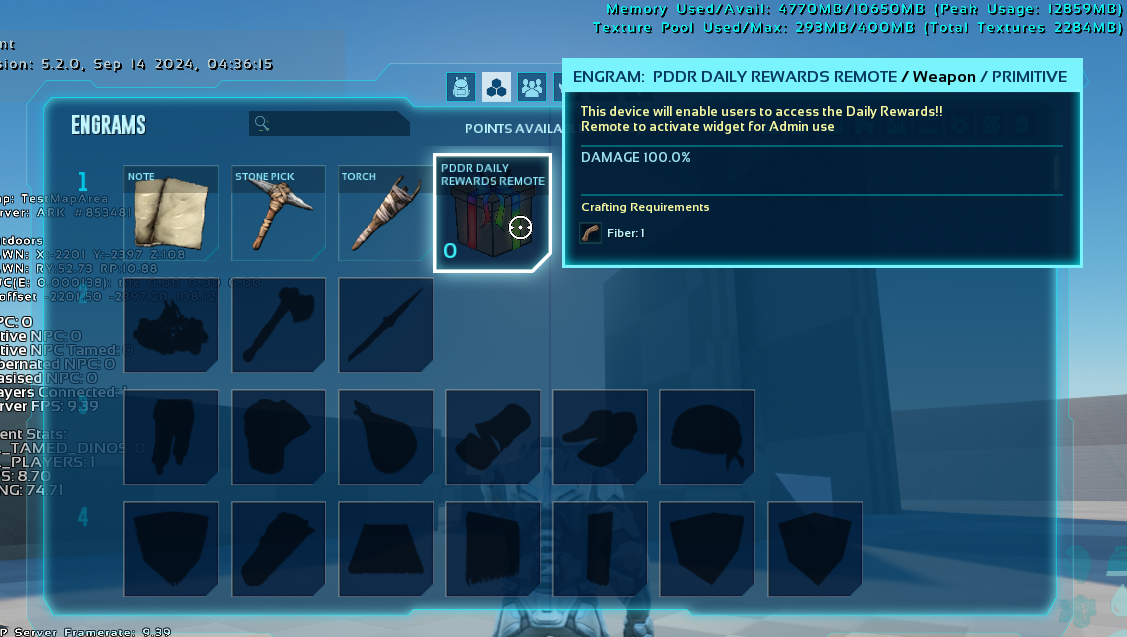Choose the locked spear engram
The width and height of the screenshot is (1127, 637).
385,325
